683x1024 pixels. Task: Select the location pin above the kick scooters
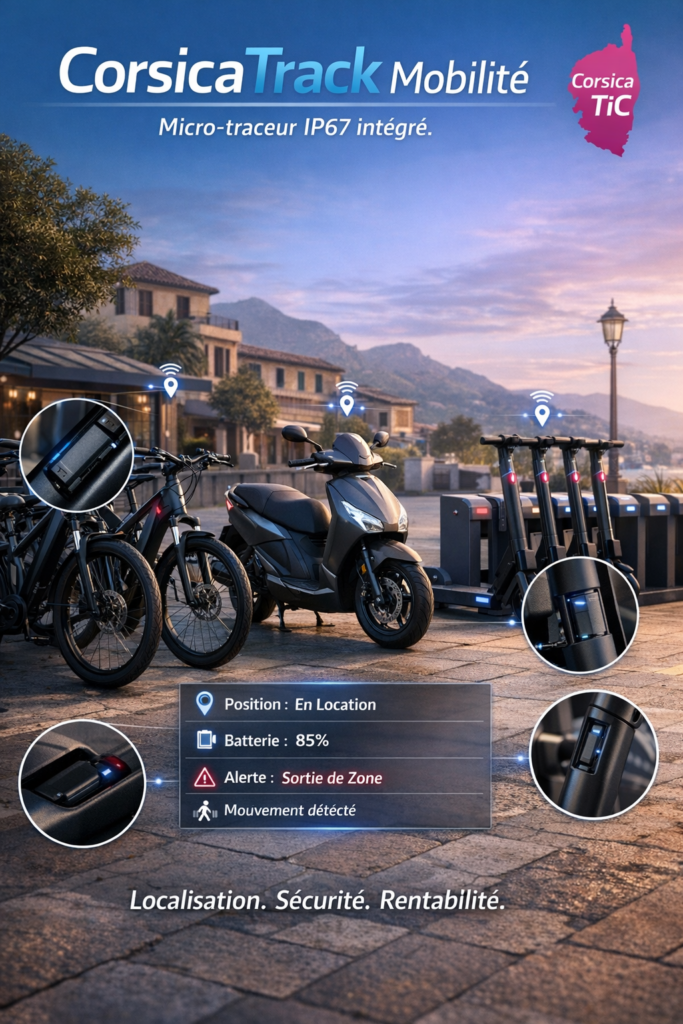tap(541, 413)
